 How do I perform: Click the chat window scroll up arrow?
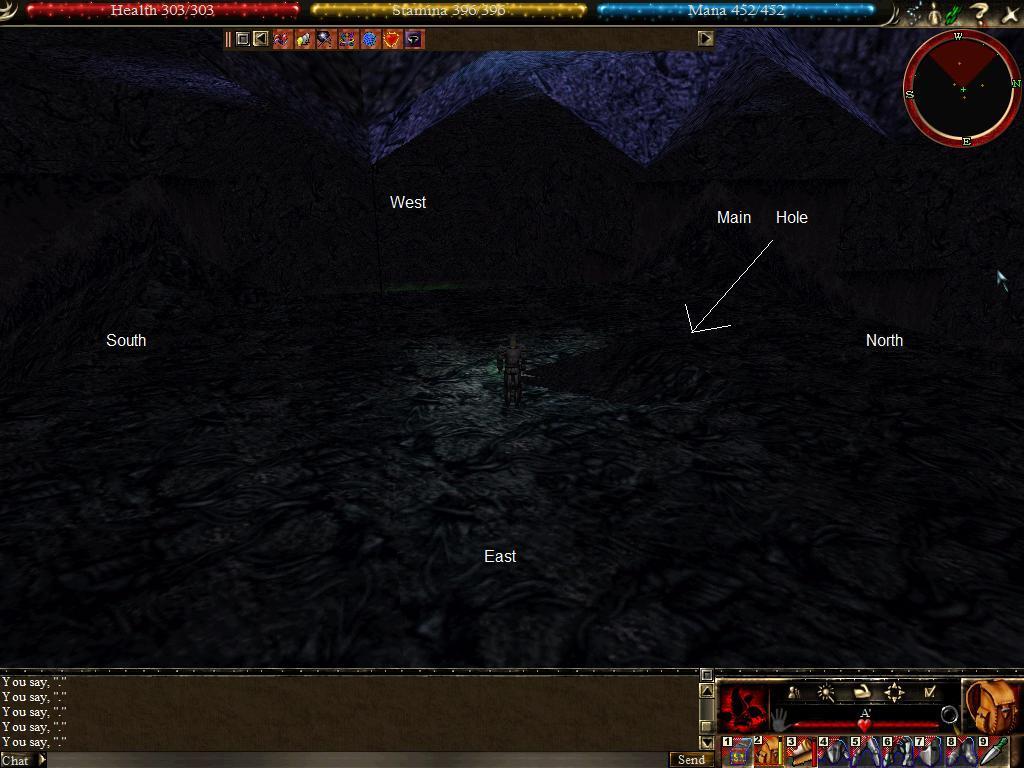[x=706, y=690]
